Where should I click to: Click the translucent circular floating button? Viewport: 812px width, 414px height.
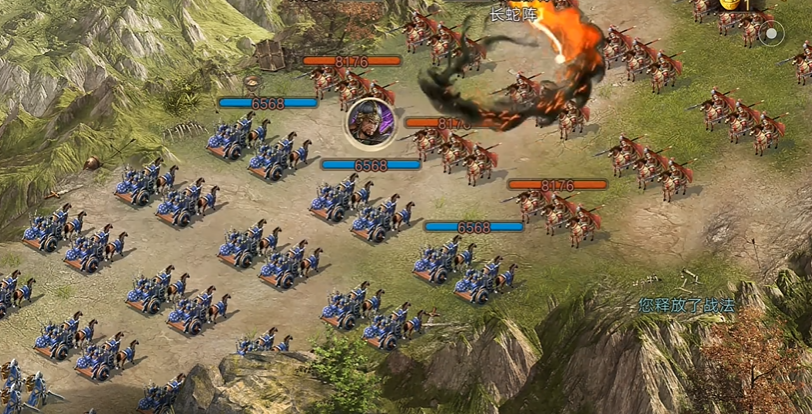pos(771,35)
